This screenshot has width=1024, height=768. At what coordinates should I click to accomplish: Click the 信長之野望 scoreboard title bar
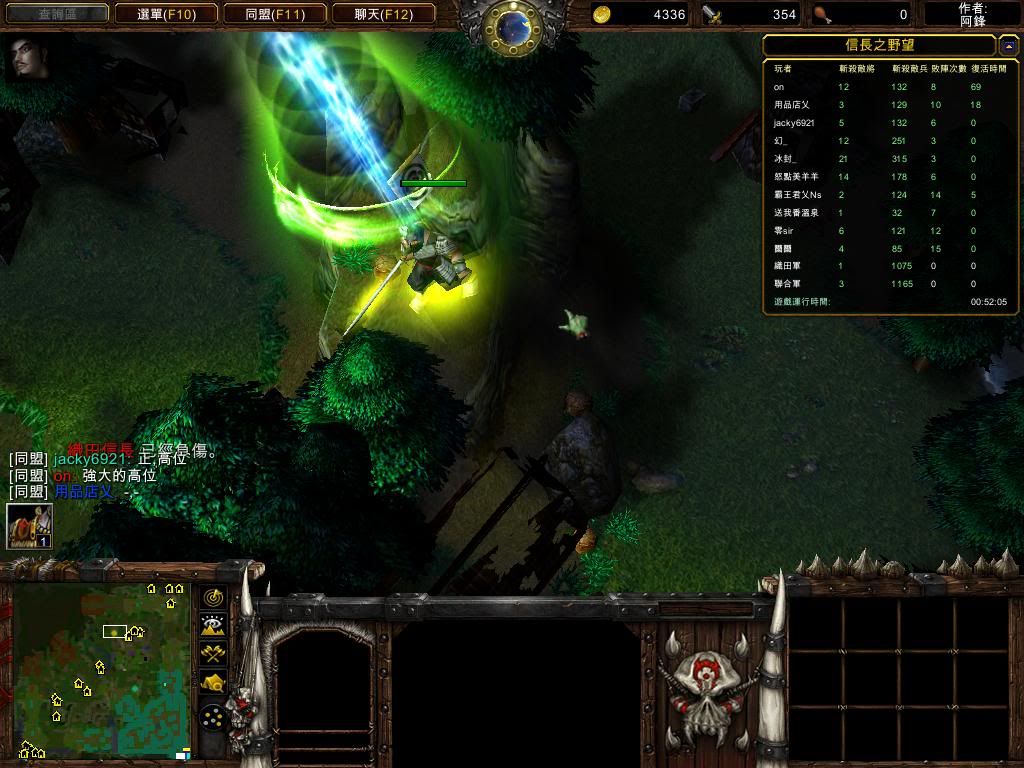(x=879, y=45)
